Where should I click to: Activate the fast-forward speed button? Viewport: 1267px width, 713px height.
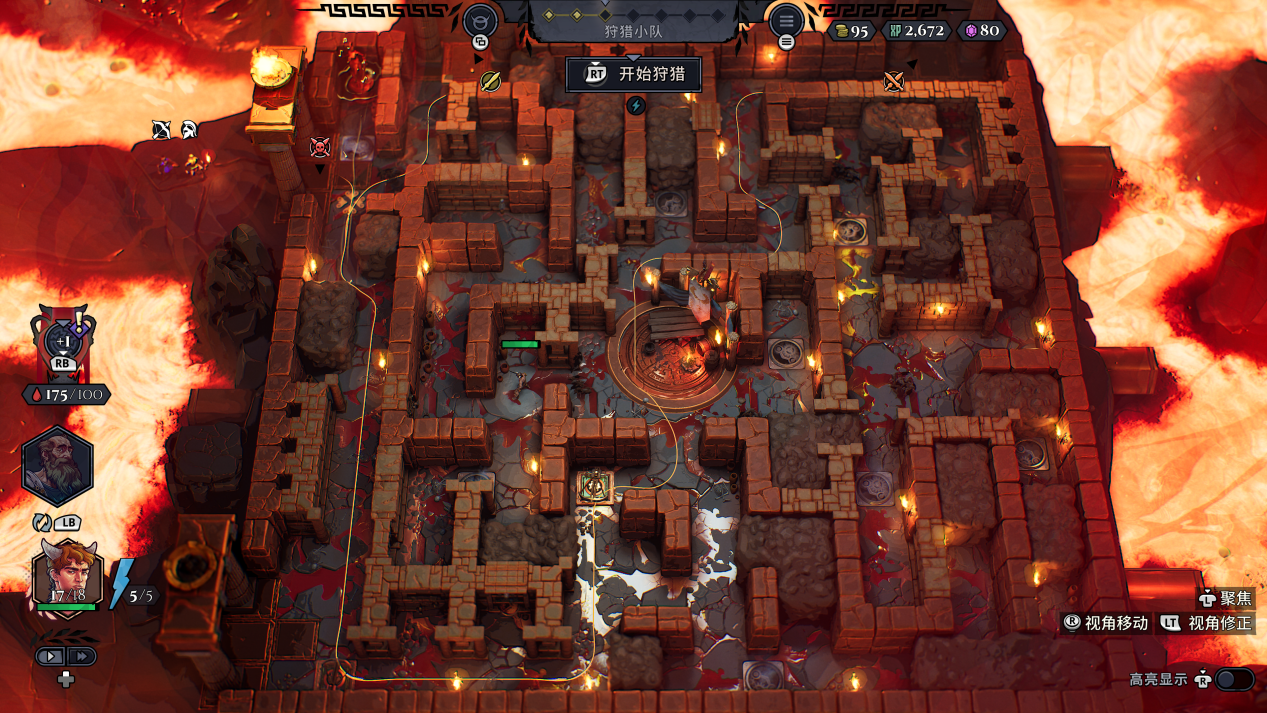[82, 656]
